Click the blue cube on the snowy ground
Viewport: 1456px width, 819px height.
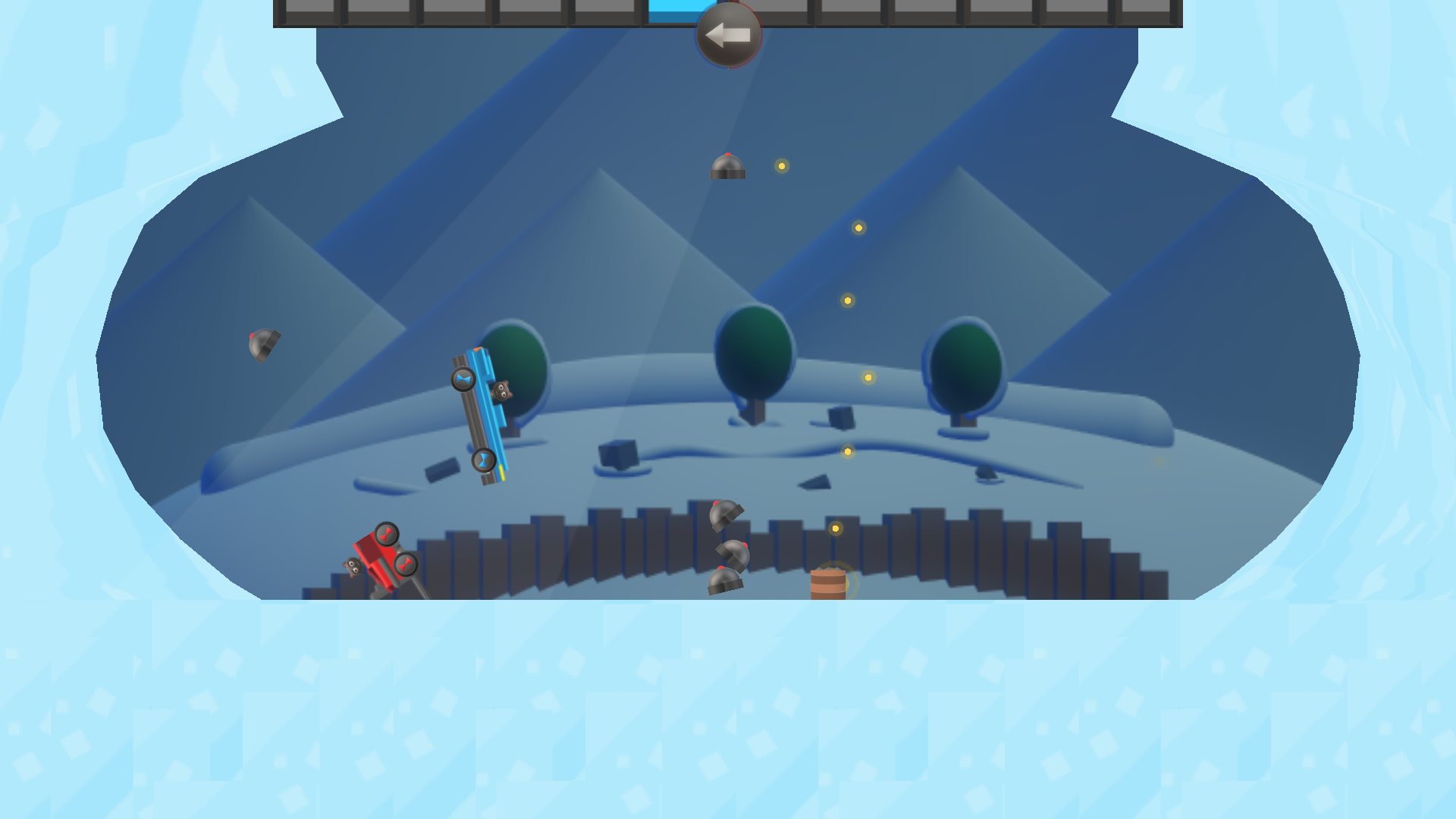click(616, 456)
